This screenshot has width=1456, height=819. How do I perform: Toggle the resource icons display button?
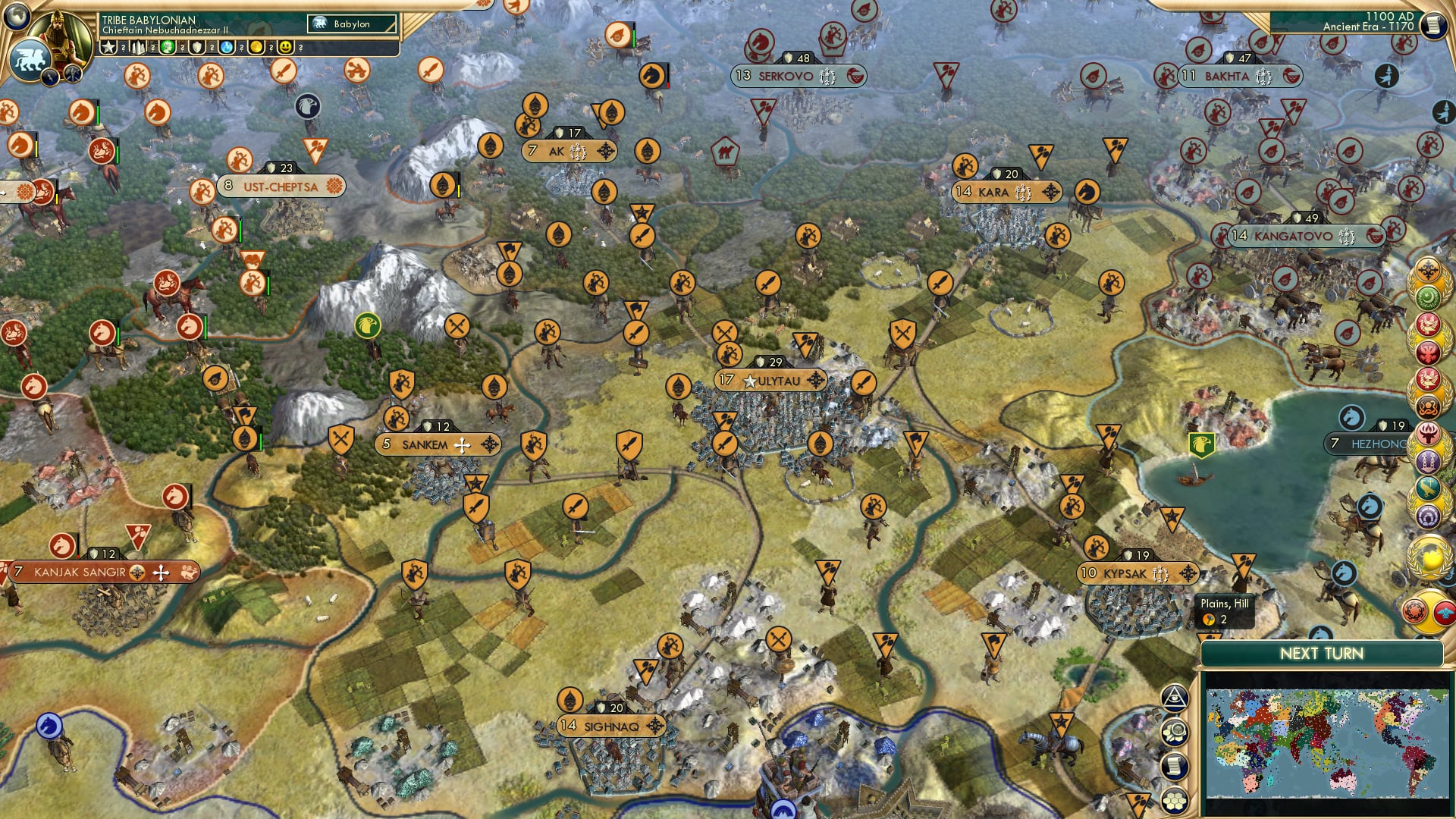click(x=1175, y=732)
